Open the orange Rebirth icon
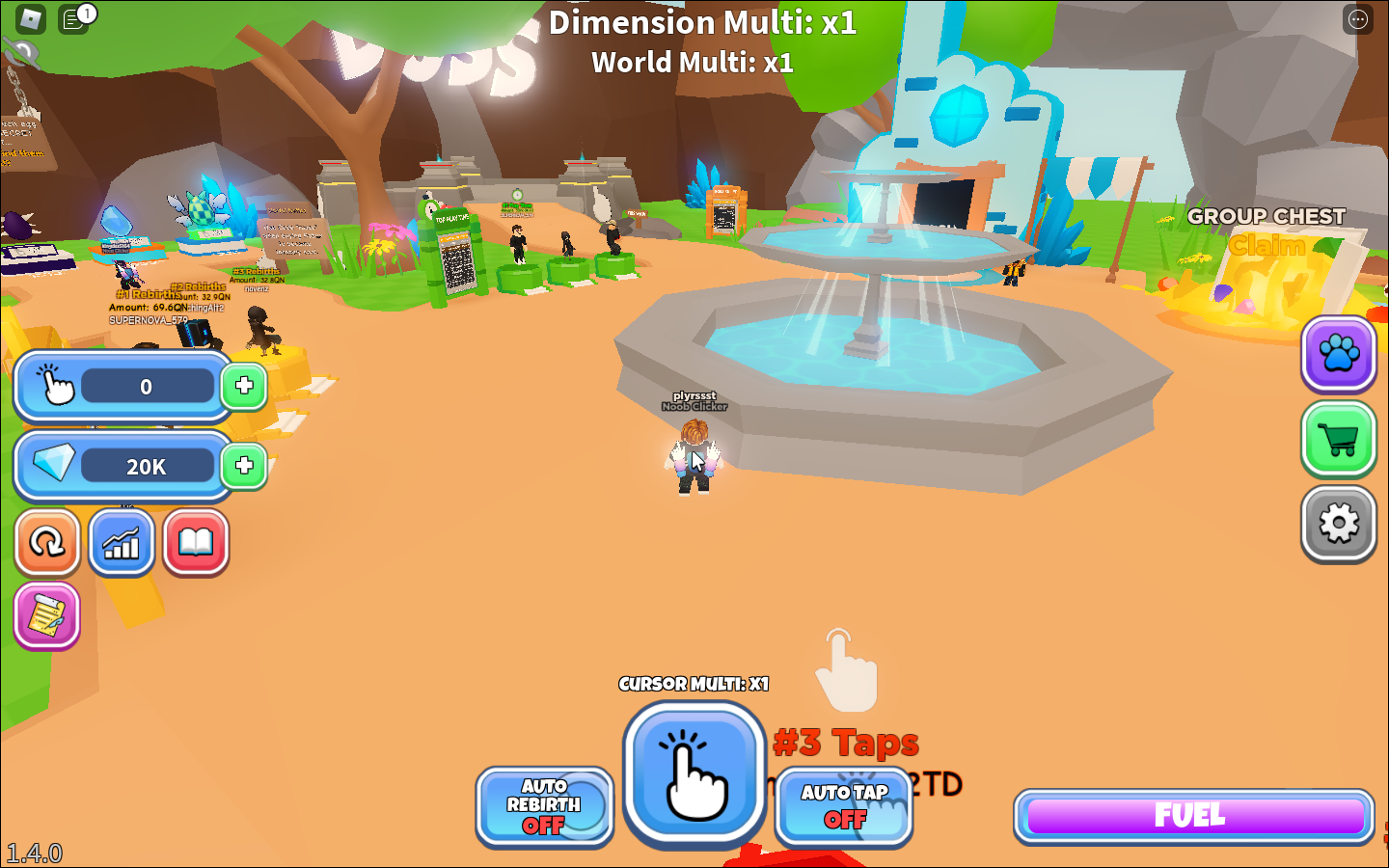The height and width of the screenshot is (868, 1389). click(x=47, y=543)
